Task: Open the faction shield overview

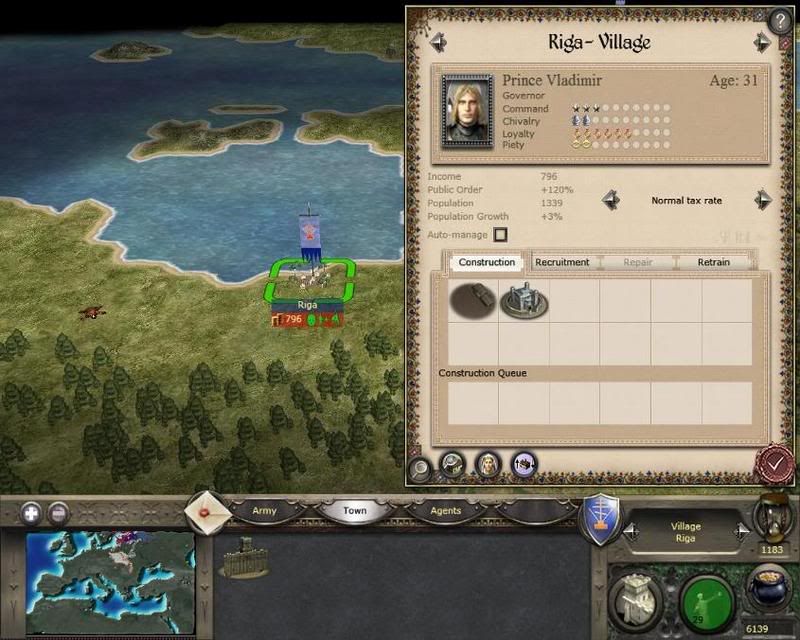Action: (601, 521)
